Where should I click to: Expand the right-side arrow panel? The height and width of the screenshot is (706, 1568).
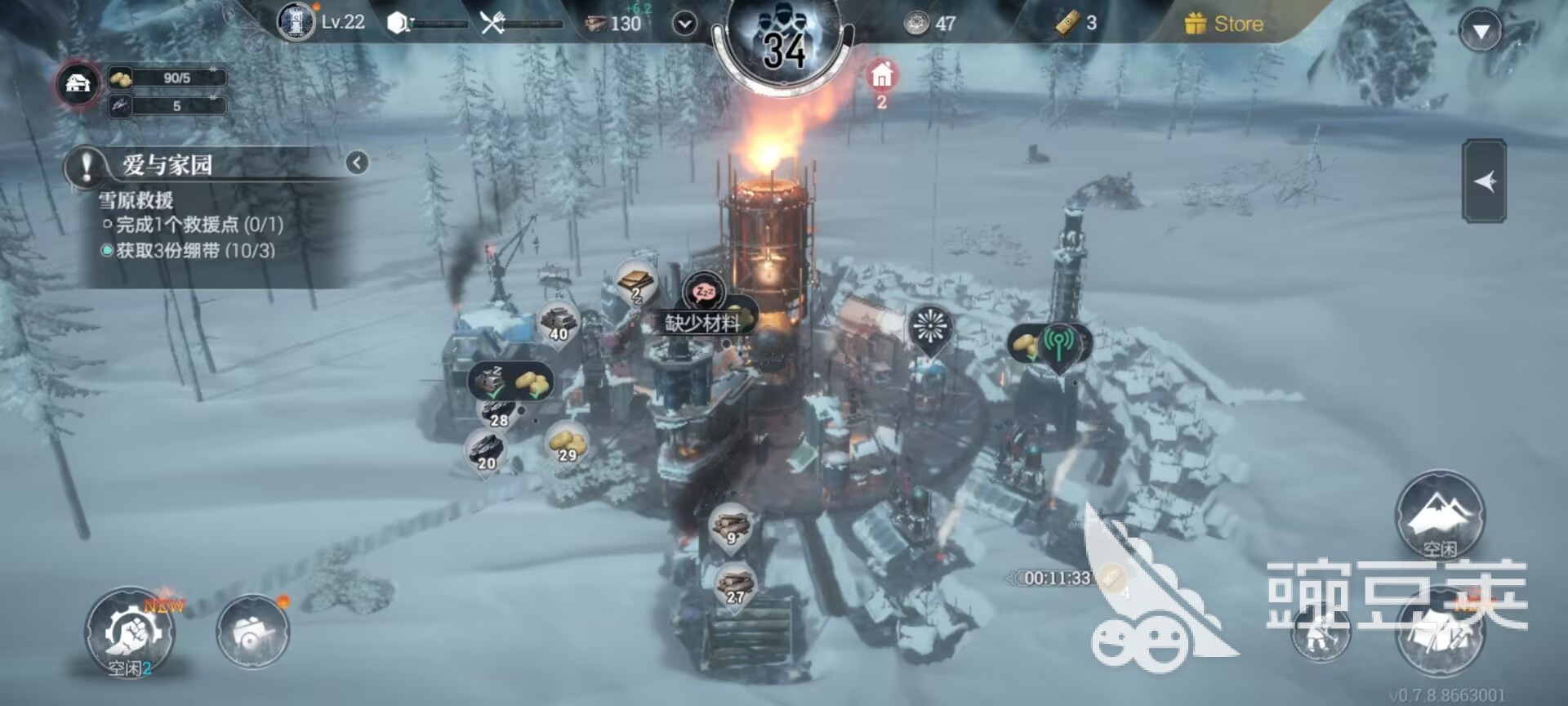pyautogui.click(x=1484, y=181)
